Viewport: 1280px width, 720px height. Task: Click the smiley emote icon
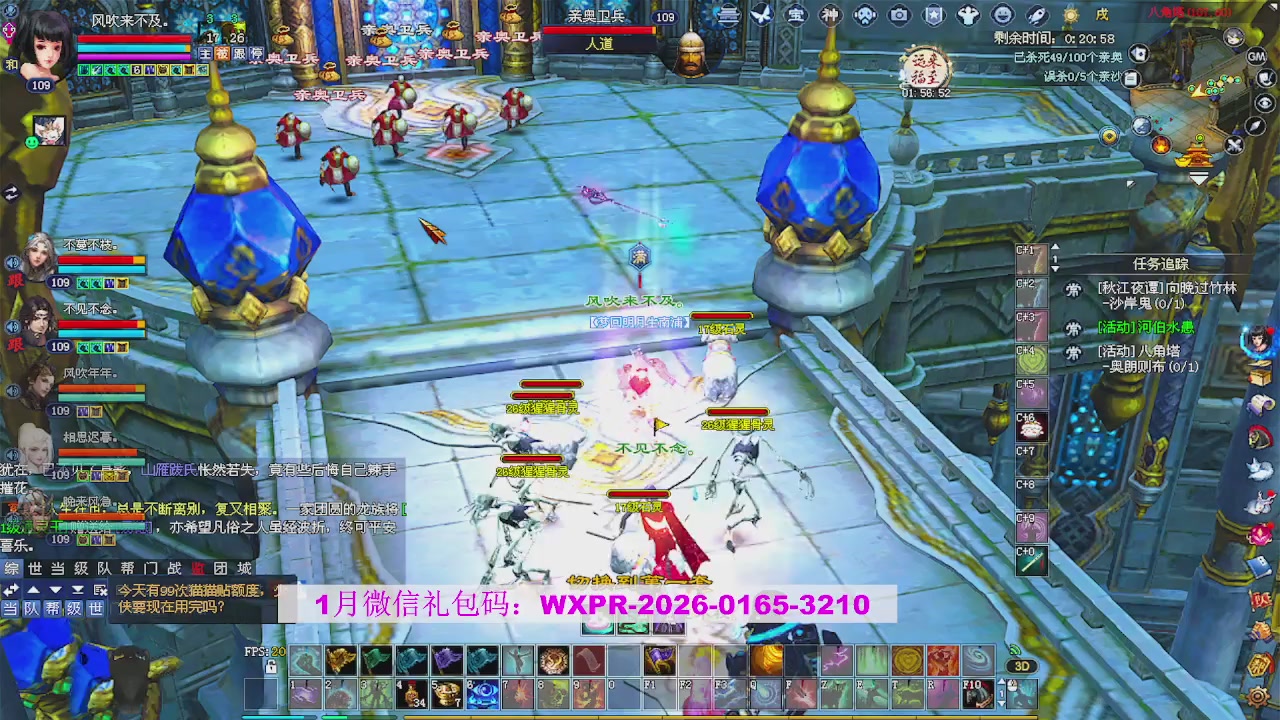(x=1002, y=14)
